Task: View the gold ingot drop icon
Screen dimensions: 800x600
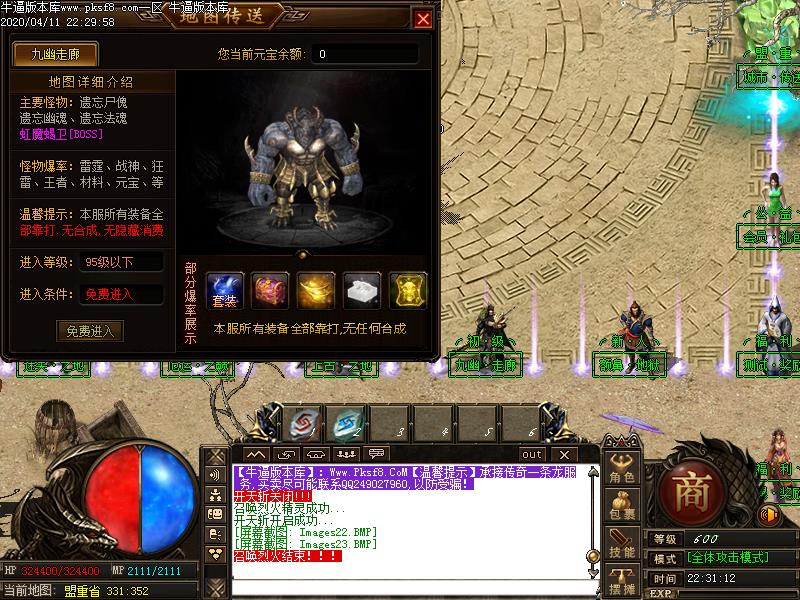Action: click(316, 290)
